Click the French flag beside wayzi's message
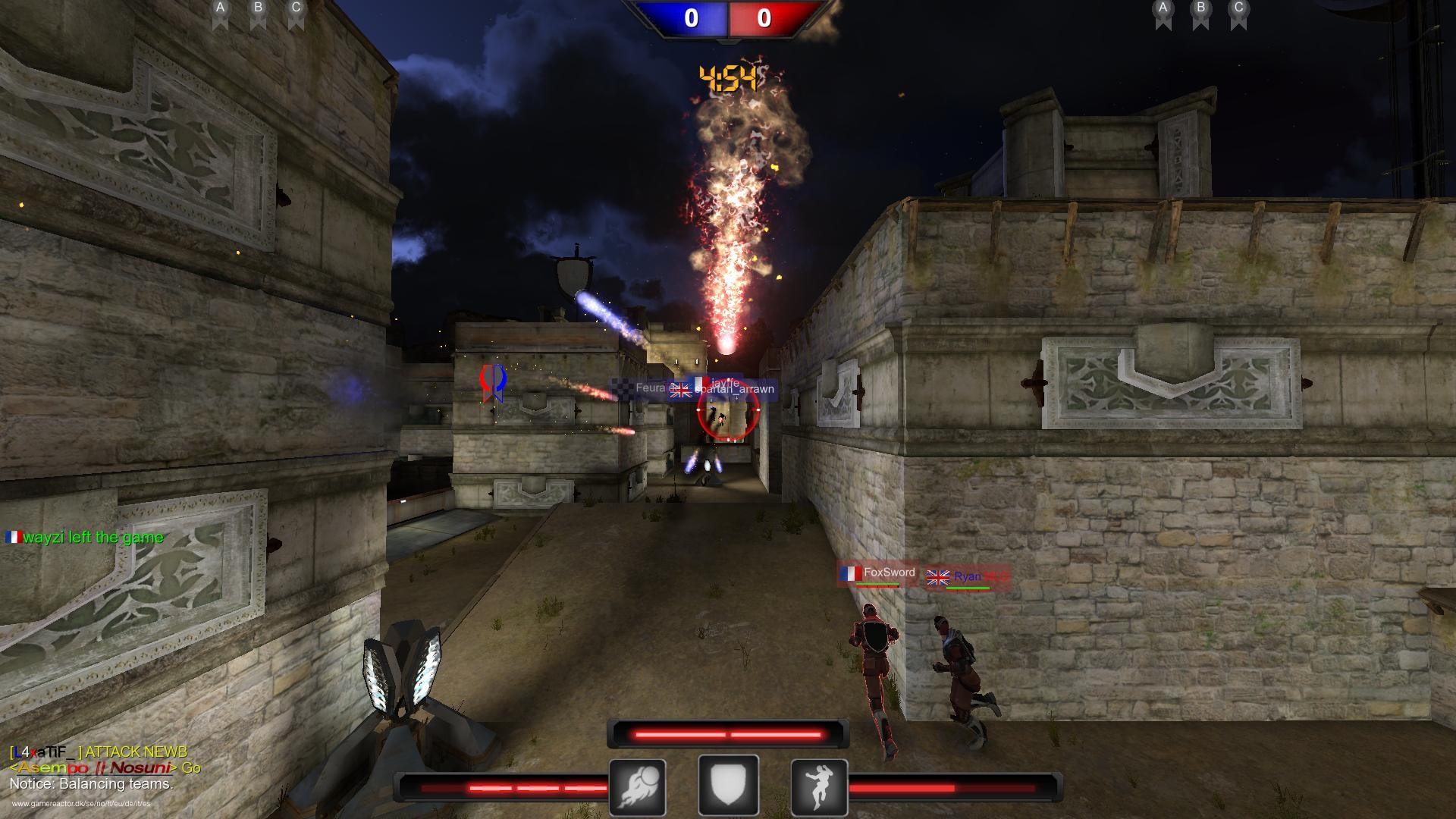1456x819 pixels. pyautogui.click(x=13, y=537)
